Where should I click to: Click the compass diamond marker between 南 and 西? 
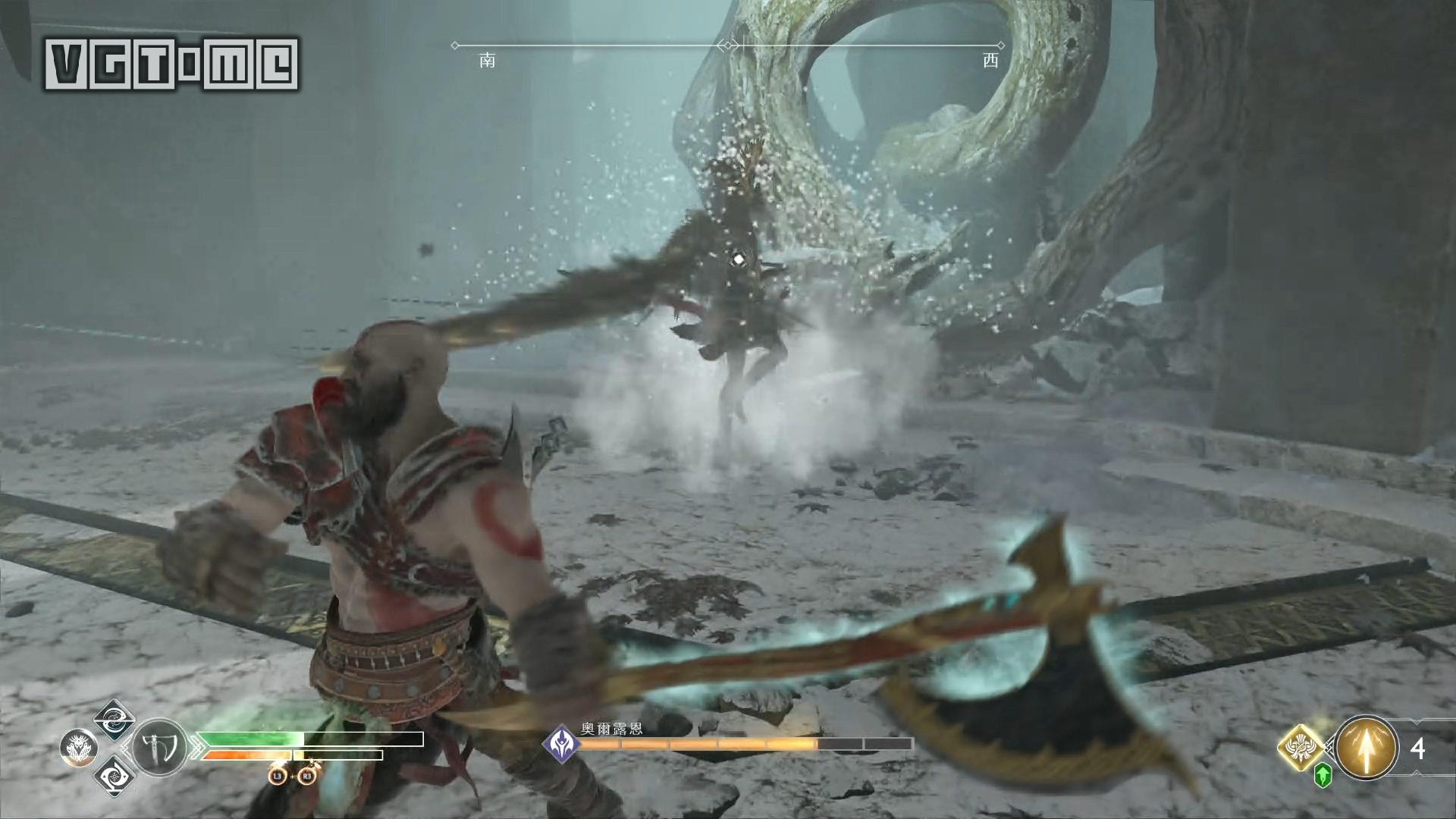click(728, 44)
